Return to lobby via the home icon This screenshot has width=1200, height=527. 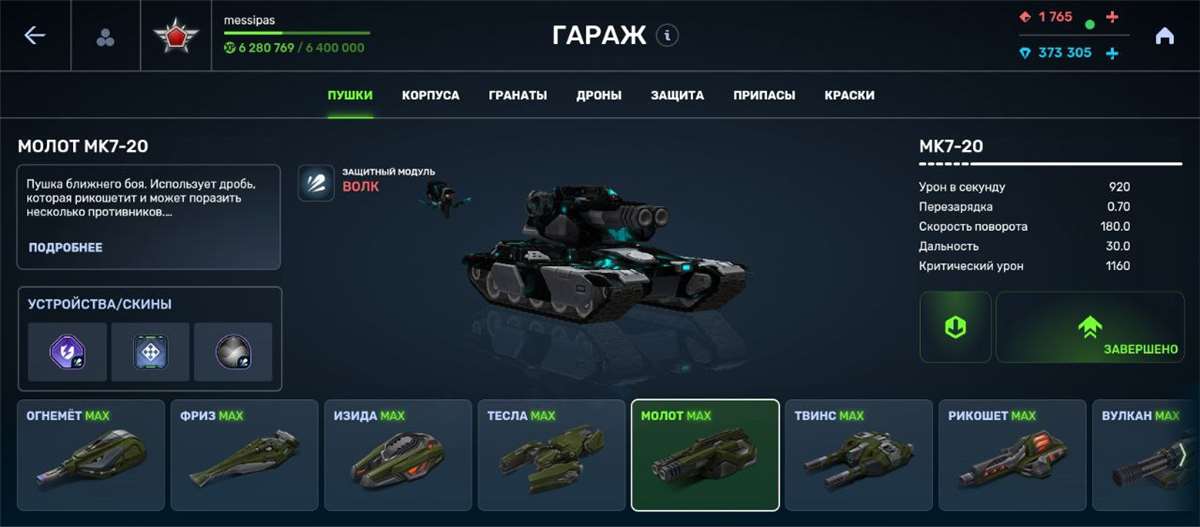click(1164, 36)
